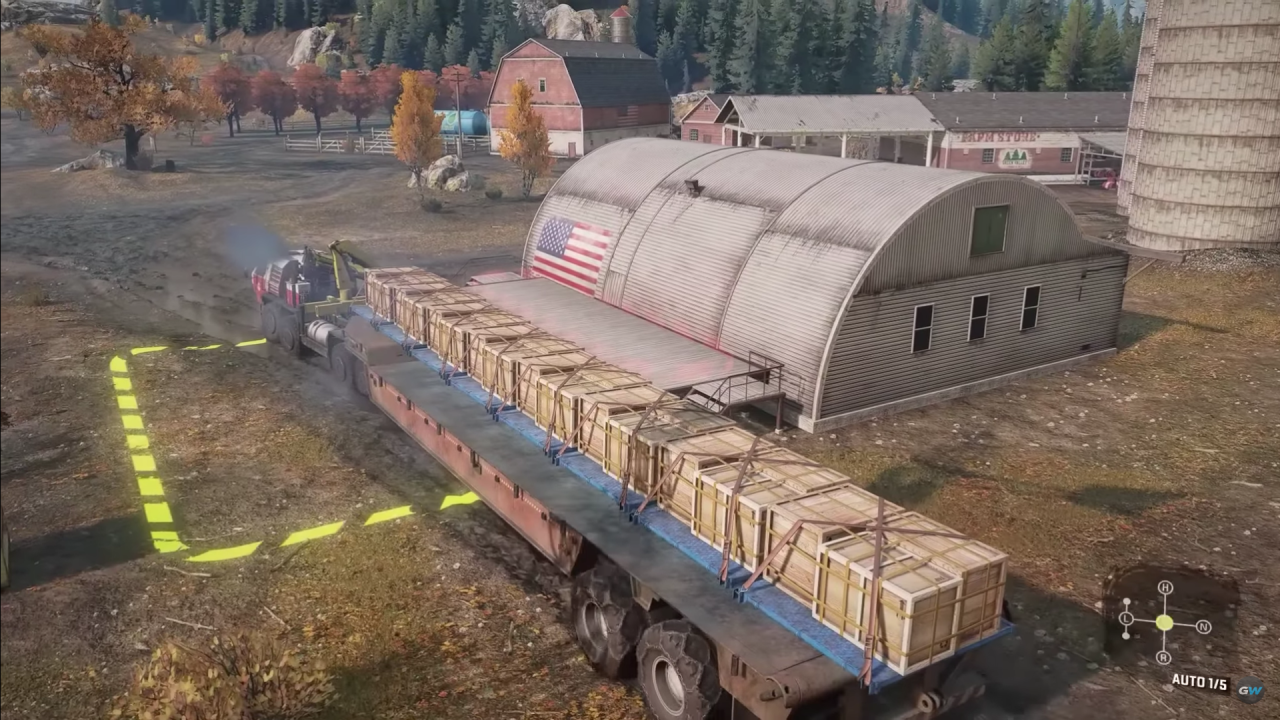Image resolution: width=1280 pixels, height=720 pixels.
Task: Shift into the N neutral gear position
Action: [1203, 626]
